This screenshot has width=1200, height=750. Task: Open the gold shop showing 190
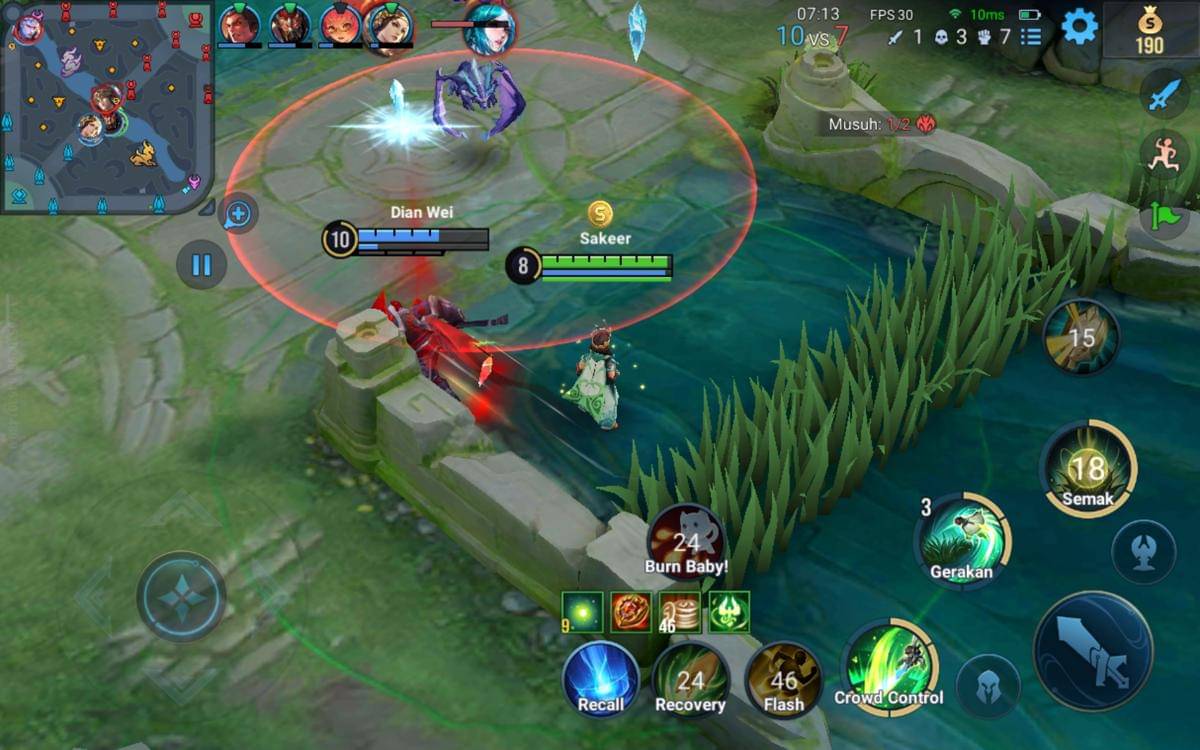(x=1149, y=32)
